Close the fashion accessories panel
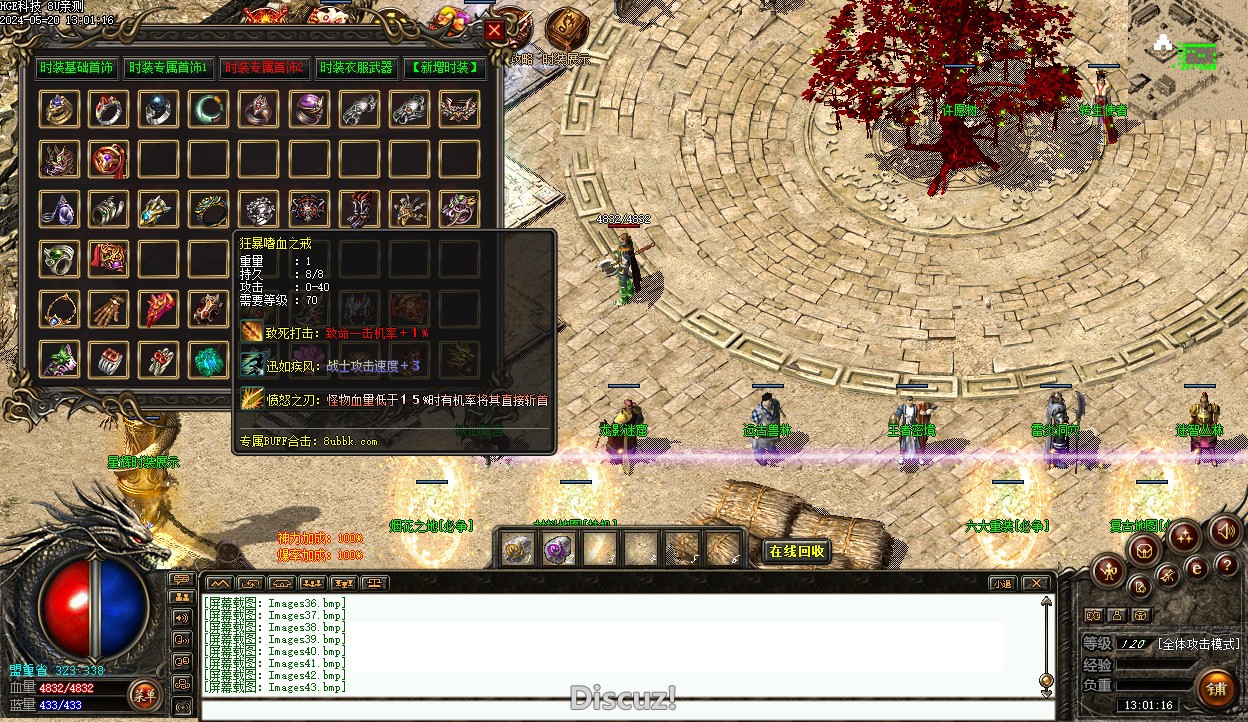Image resolution: width=1248 pixels, height=722 pixels. (x=494, y=31)
